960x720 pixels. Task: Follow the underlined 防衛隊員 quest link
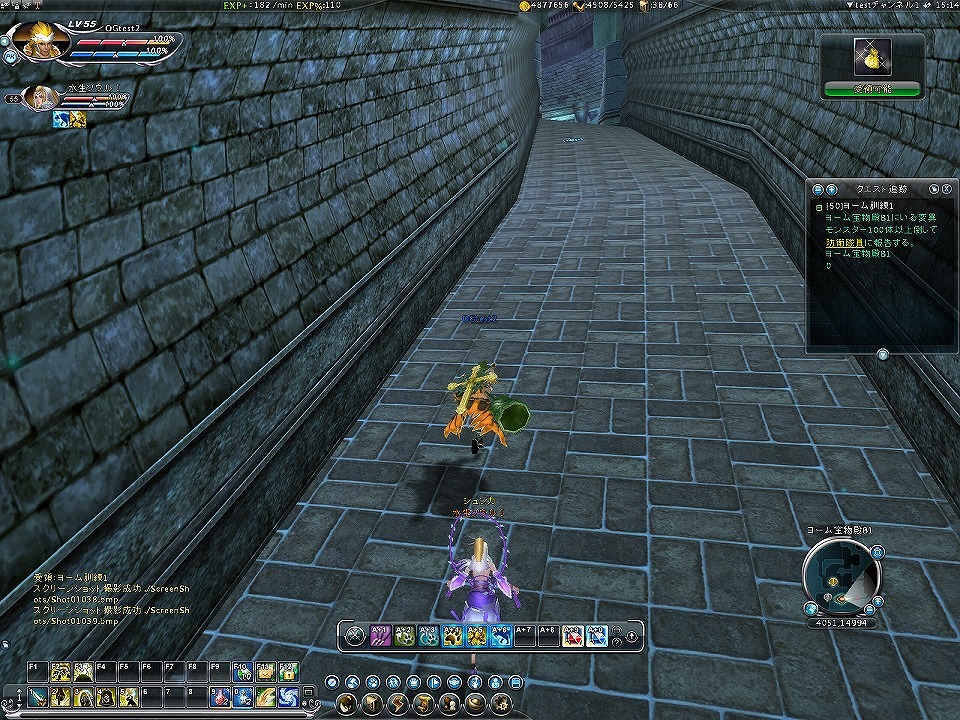click(842, 241)
